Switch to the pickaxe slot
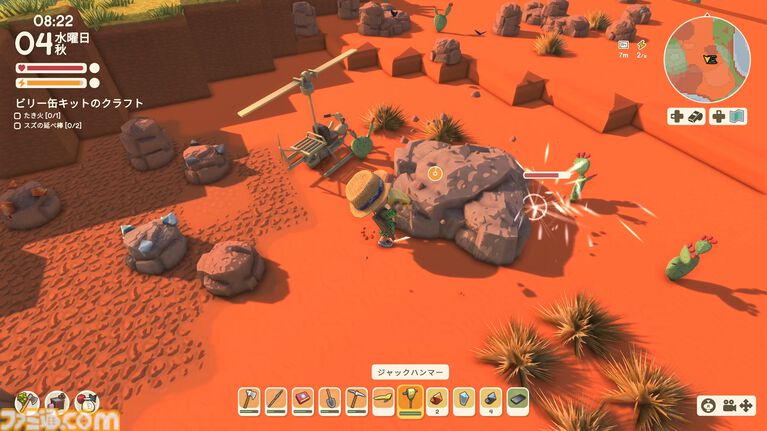767x431 pixels. (357, 401)
